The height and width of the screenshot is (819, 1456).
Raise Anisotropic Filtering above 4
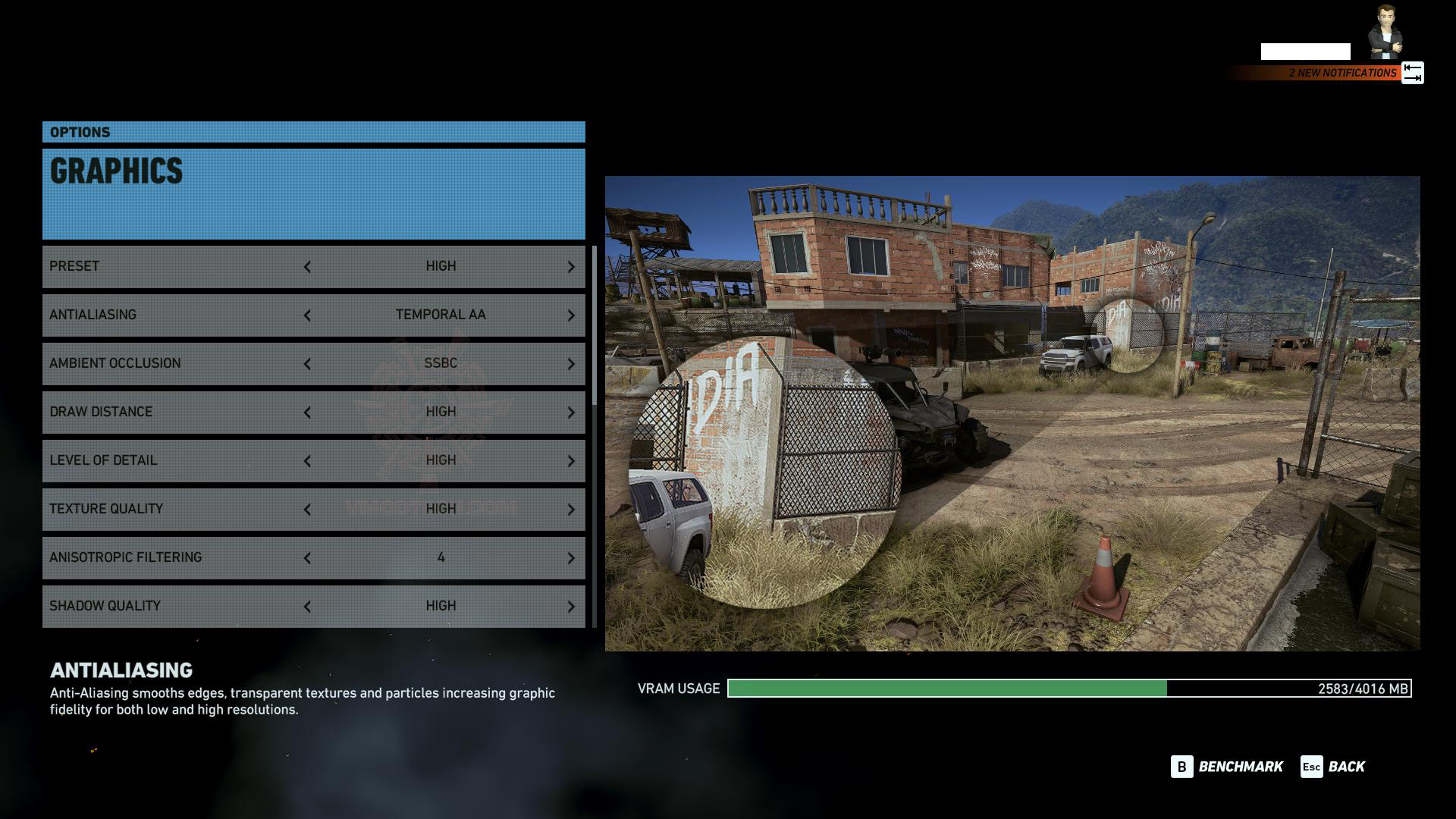(571, 558)
